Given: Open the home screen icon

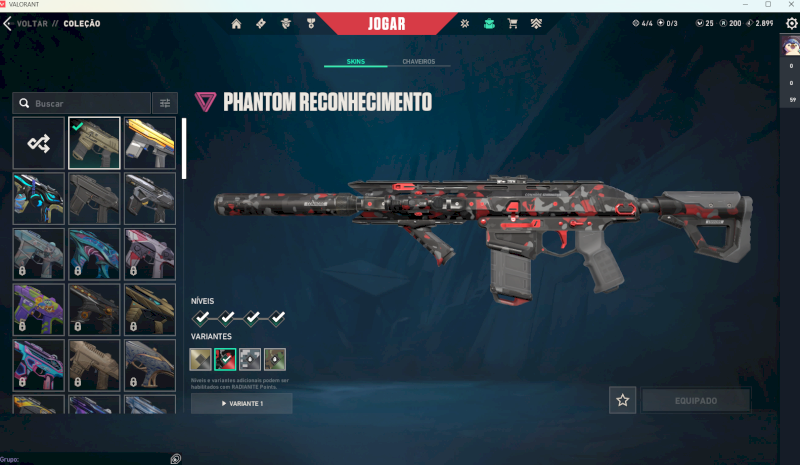Looking at the screenshot, I should pyautogui.click(x=237, y=23).
